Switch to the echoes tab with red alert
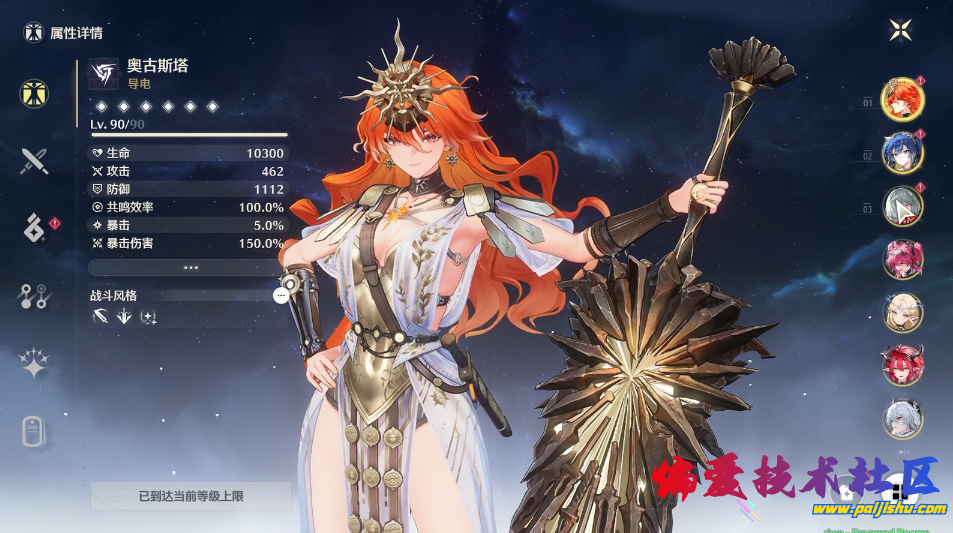This screenshot has width=953, height=533. pyautogui.click(x=35, y=228)
